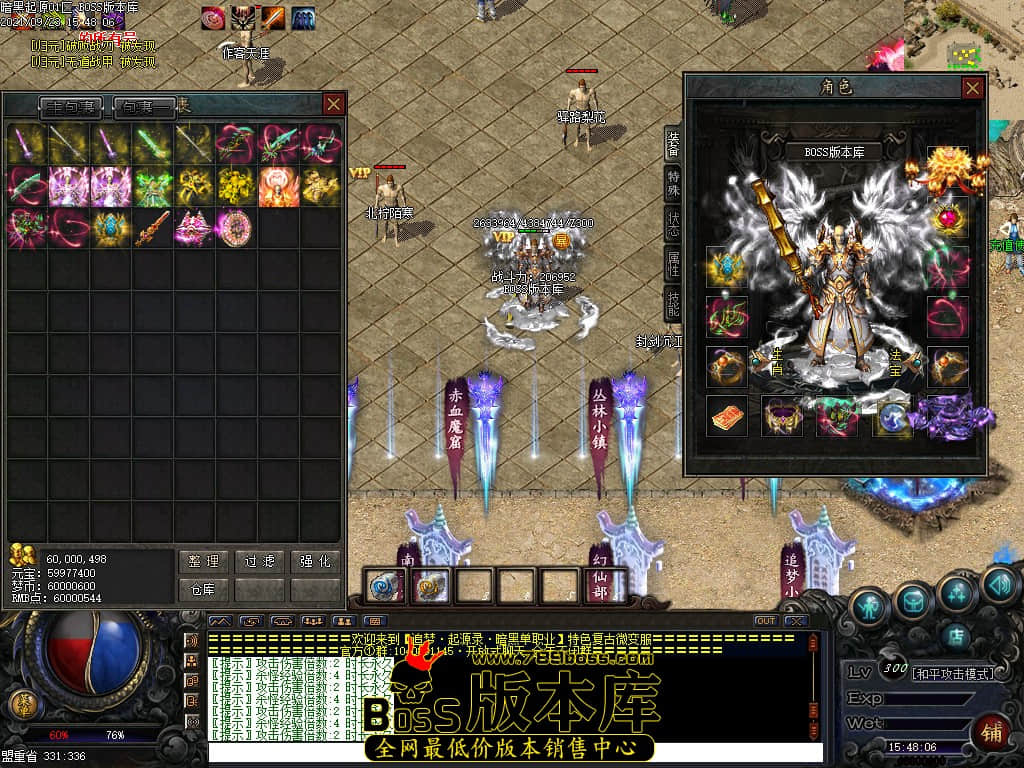Click the 过滤 filter button

tap(260, 562)
